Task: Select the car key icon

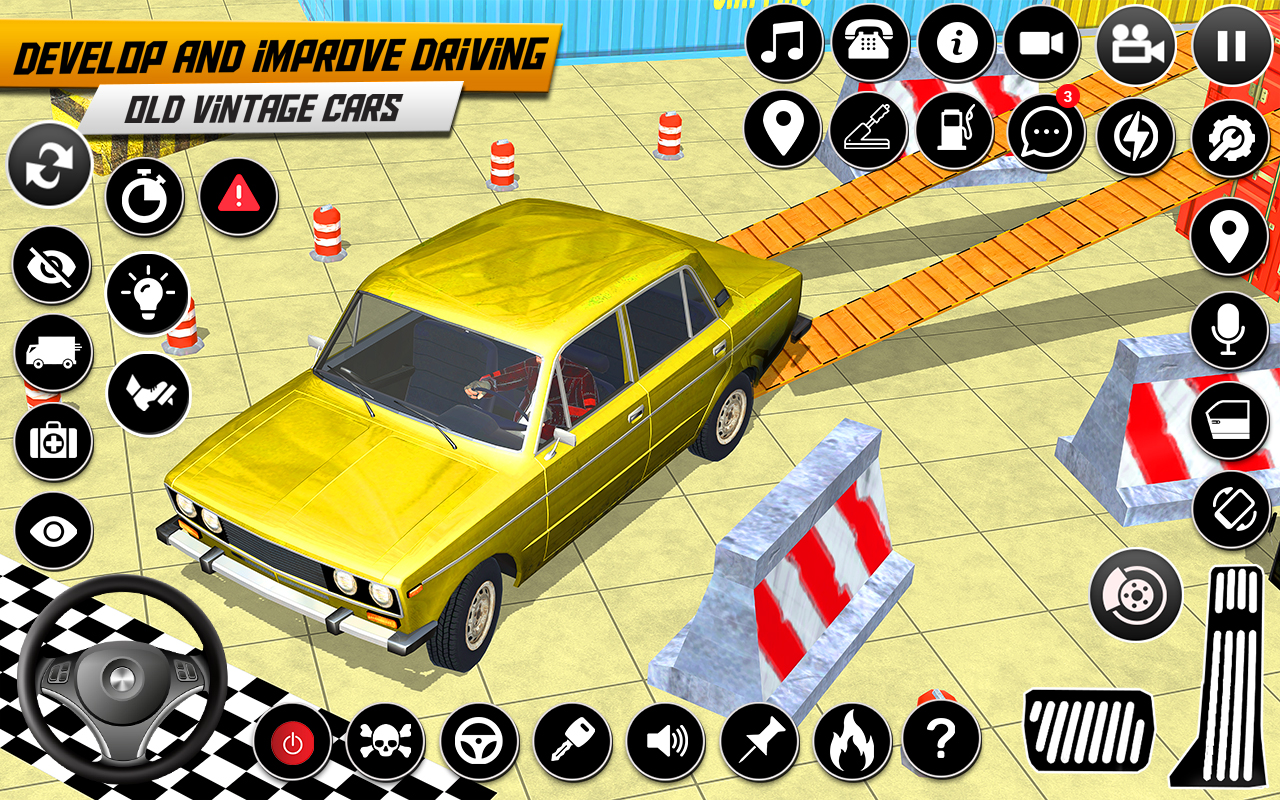Action: 570,743
